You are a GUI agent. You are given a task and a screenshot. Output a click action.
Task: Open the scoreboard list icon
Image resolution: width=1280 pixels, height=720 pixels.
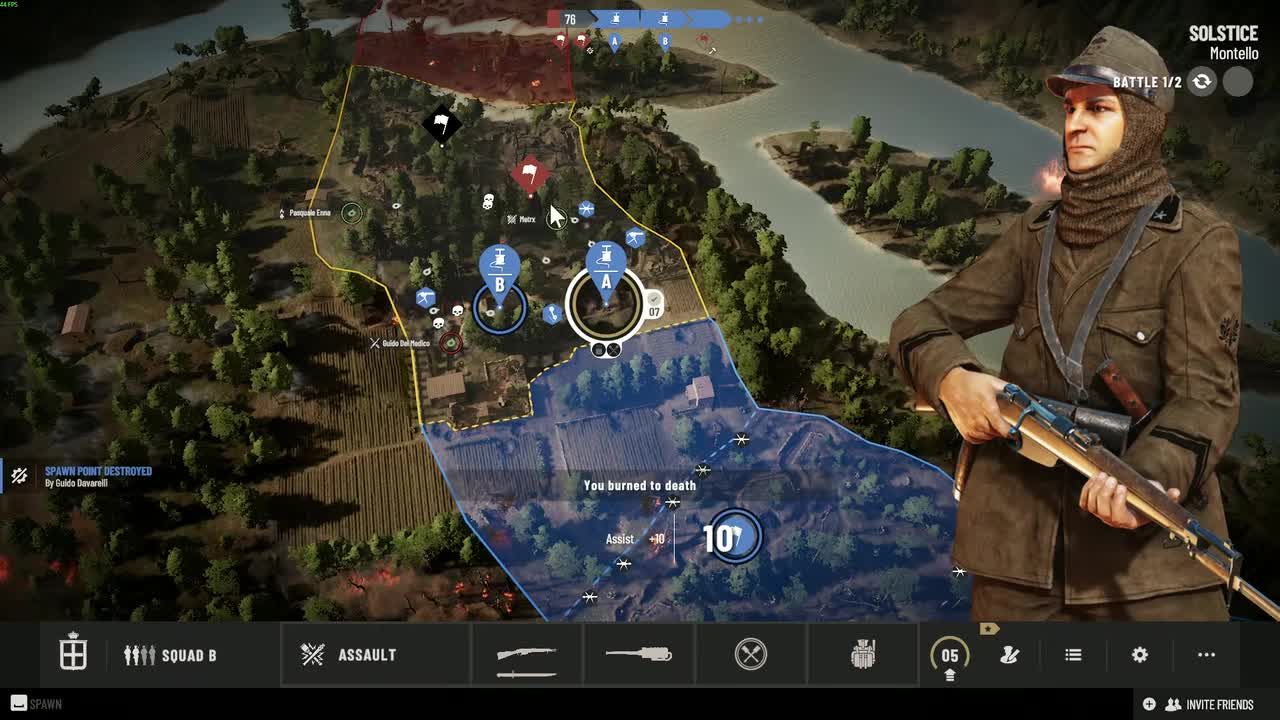coord(1072,654)
